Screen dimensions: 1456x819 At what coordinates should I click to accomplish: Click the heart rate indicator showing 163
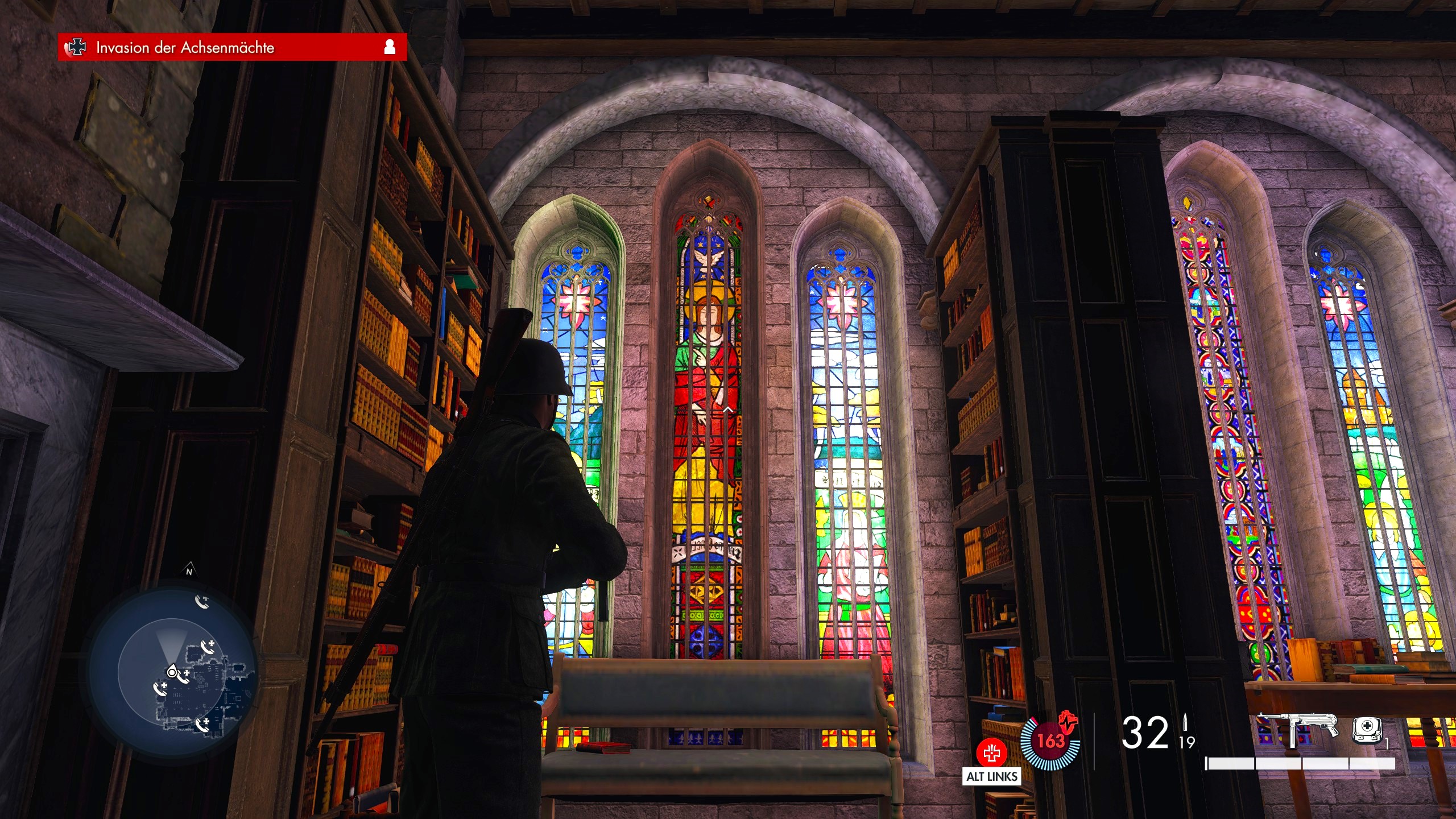(x=1050, y=741)
